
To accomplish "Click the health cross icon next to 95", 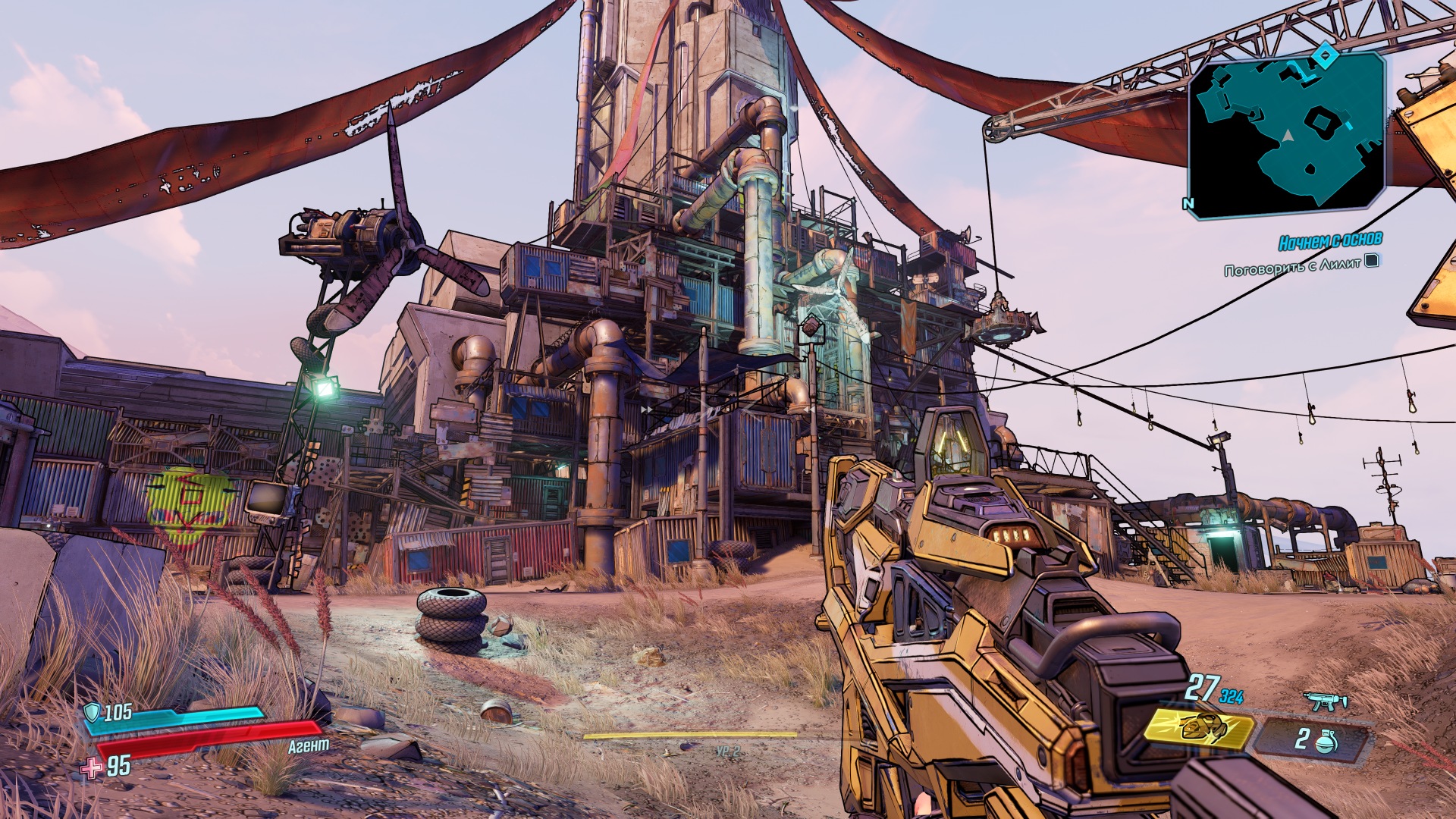I will (91, 767).
